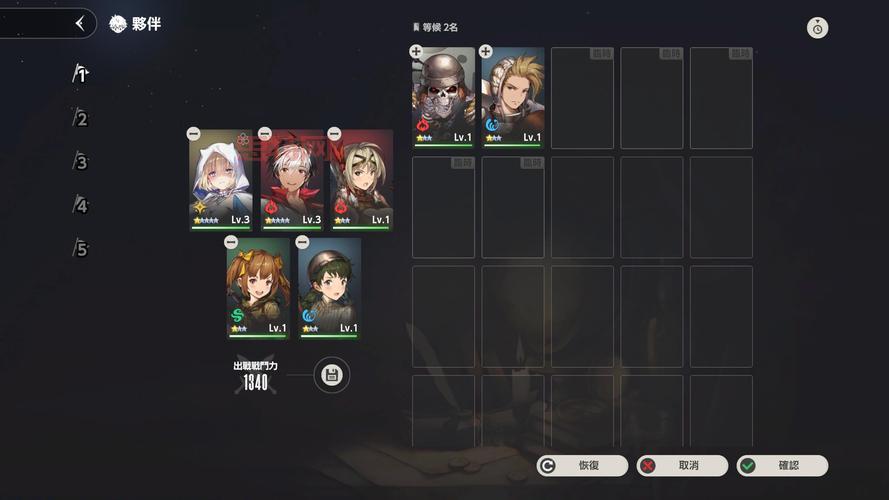Image resolution: width=889 pixels, height=500 pixels.
Task: Switch to team slot 1
Action: click(x=81, y=74)
